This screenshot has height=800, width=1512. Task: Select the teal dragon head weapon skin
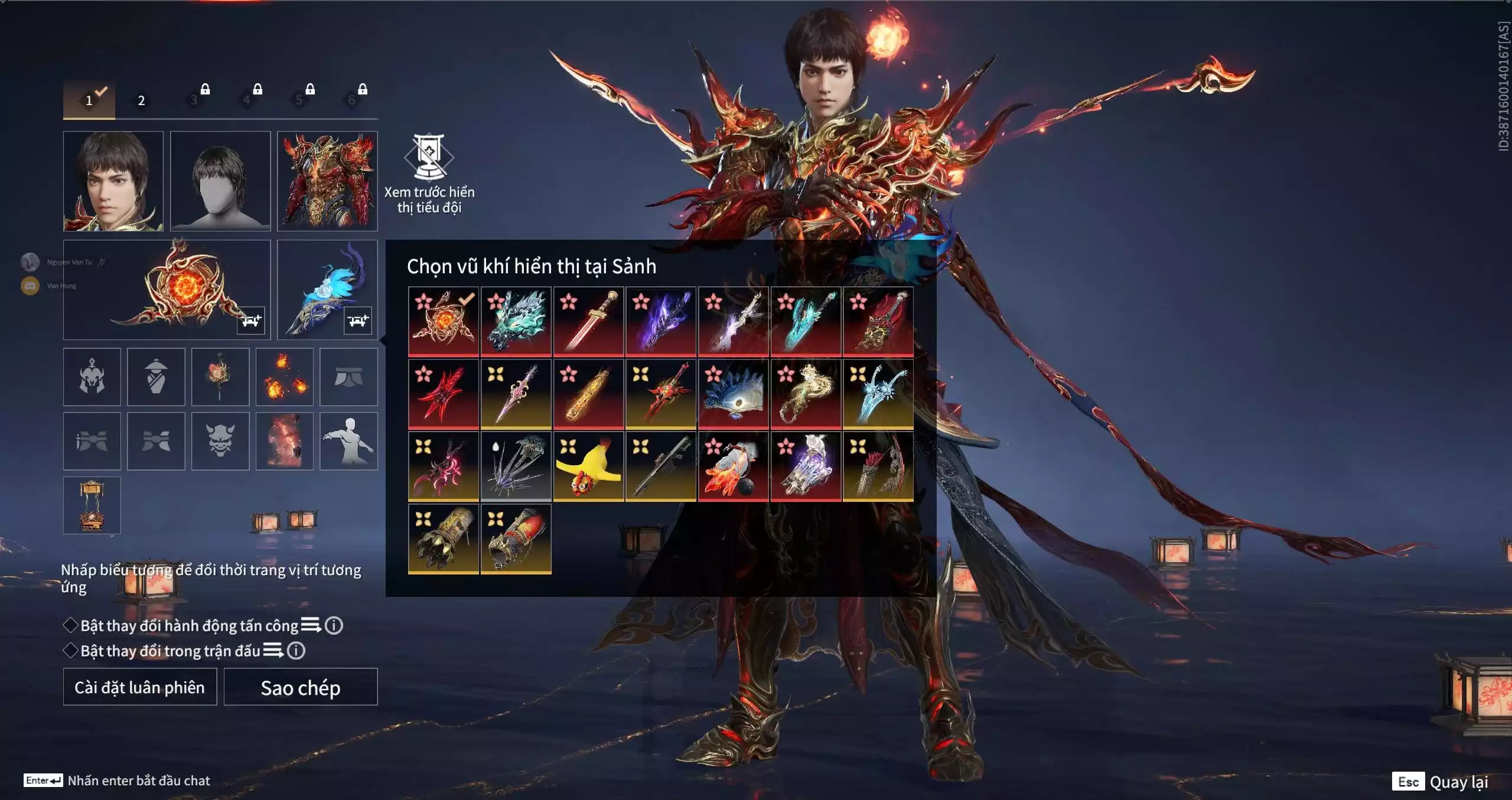[x=516, y=322]
